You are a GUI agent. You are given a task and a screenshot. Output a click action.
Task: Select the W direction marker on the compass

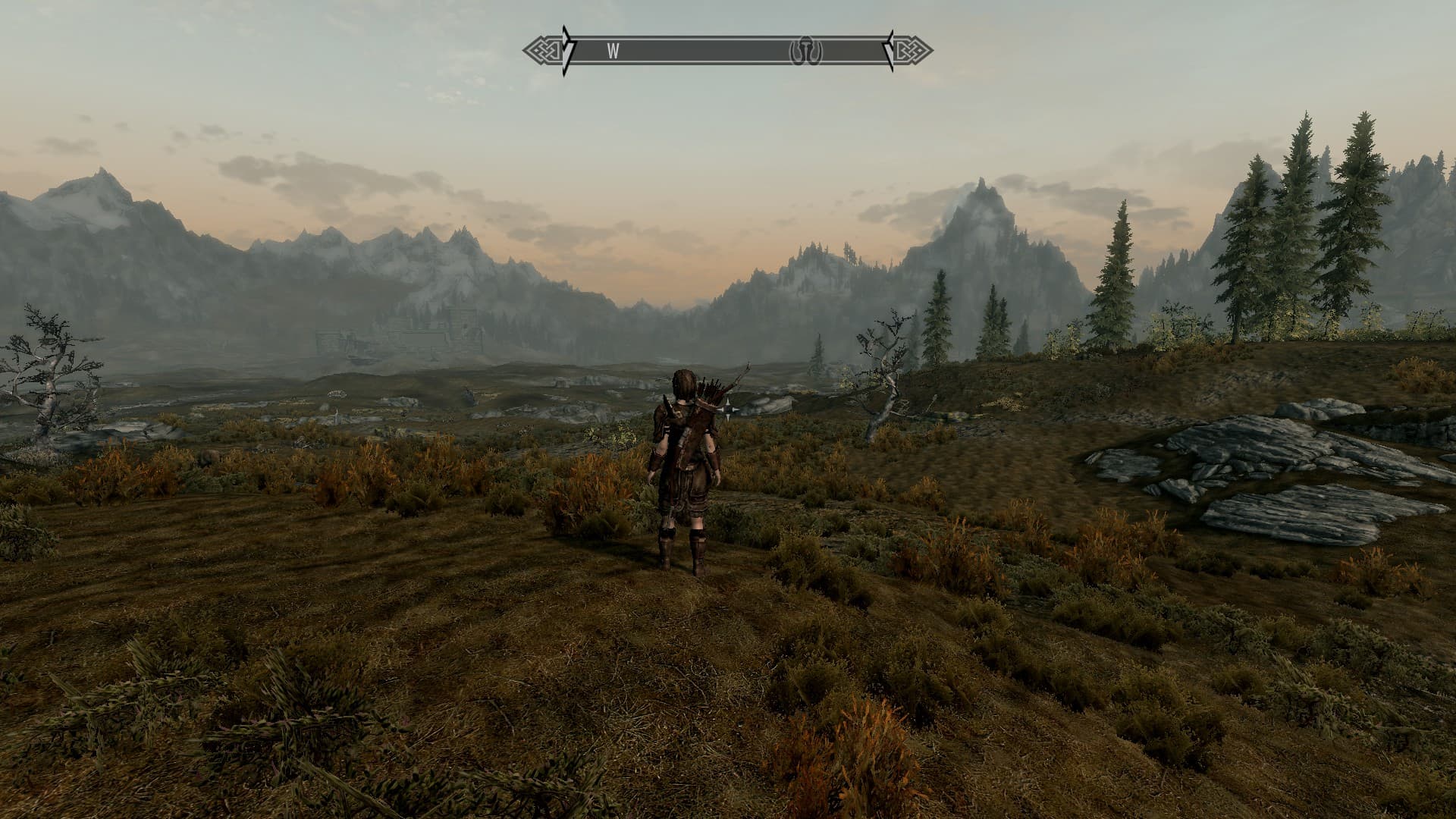click(613, 52)
